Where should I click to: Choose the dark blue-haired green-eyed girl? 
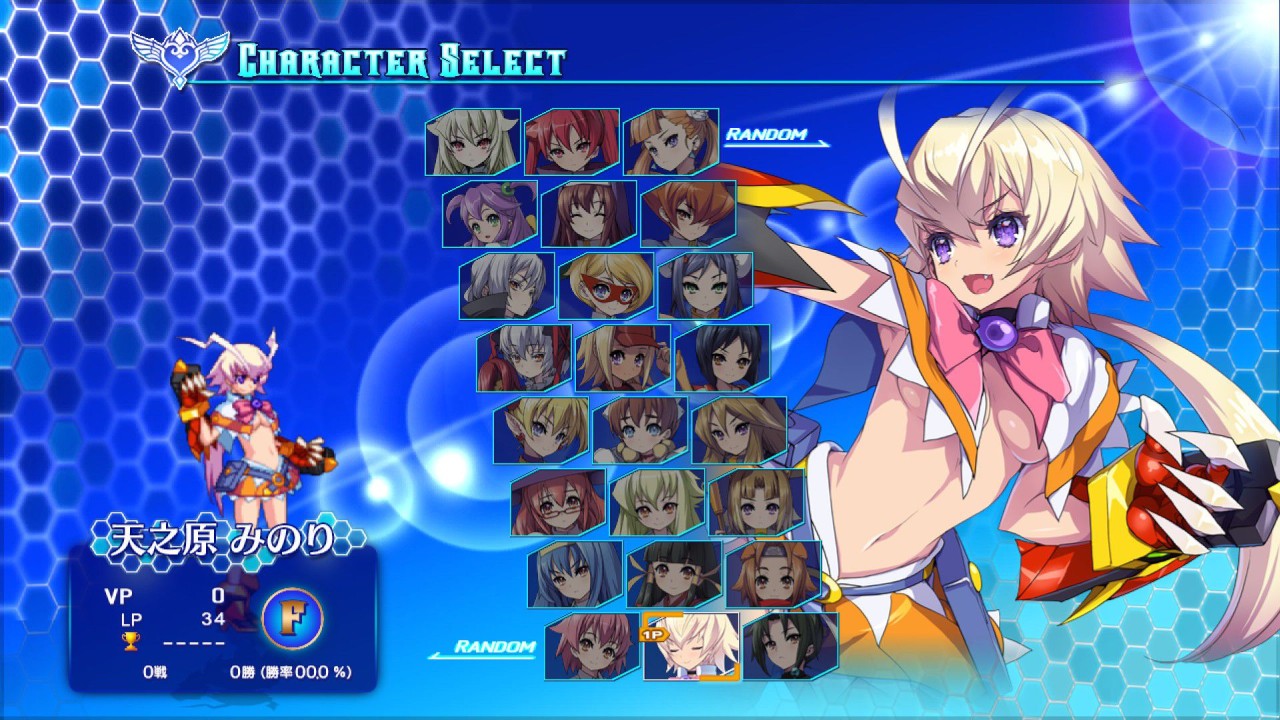click(x=705, y=286)
